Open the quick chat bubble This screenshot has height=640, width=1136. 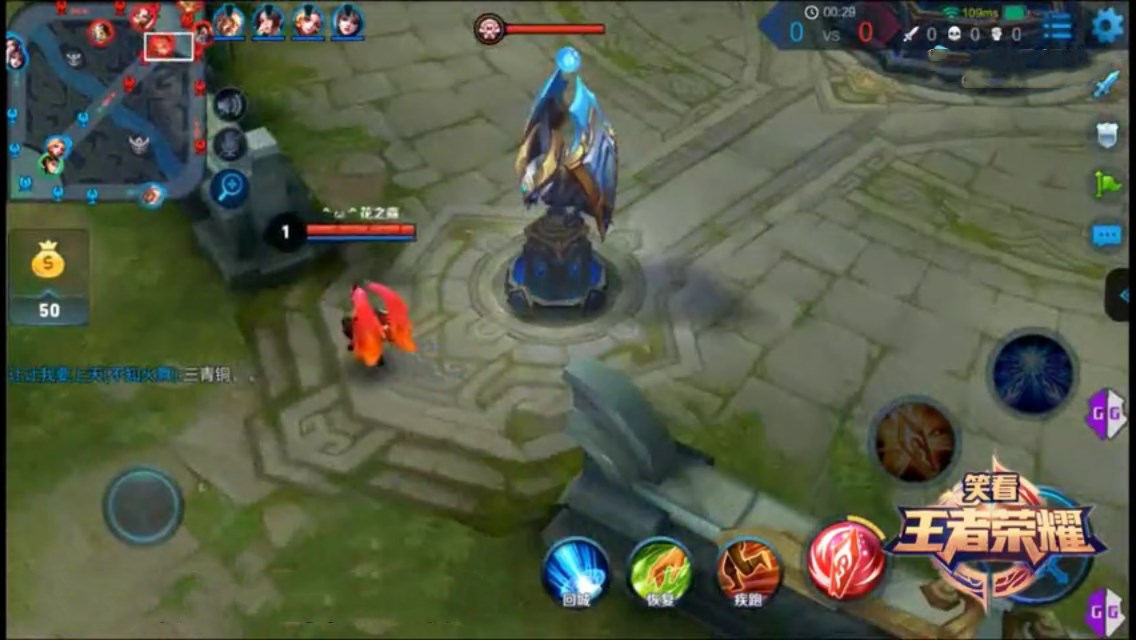point(1106,235)
